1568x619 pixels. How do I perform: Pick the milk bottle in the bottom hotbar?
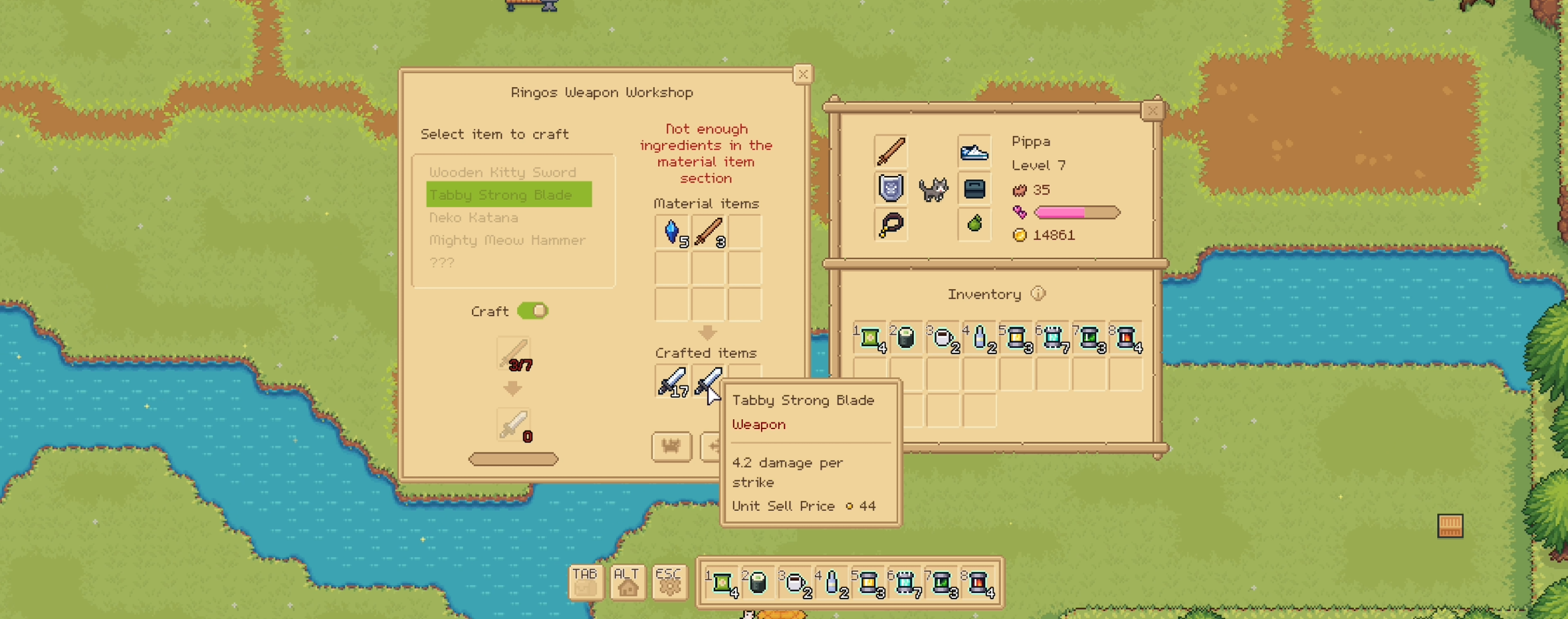pos(832,582)
